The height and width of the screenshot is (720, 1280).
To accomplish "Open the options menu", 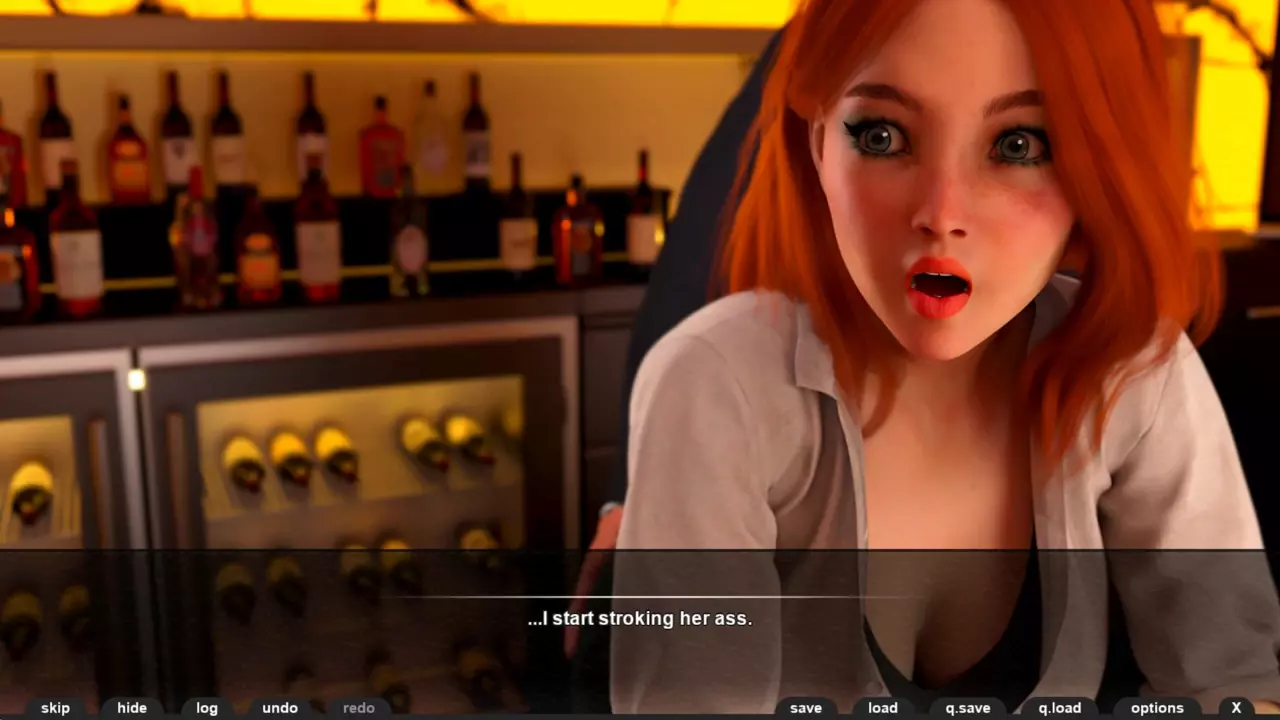I will pyautogui.click(x=1157, y=708).
